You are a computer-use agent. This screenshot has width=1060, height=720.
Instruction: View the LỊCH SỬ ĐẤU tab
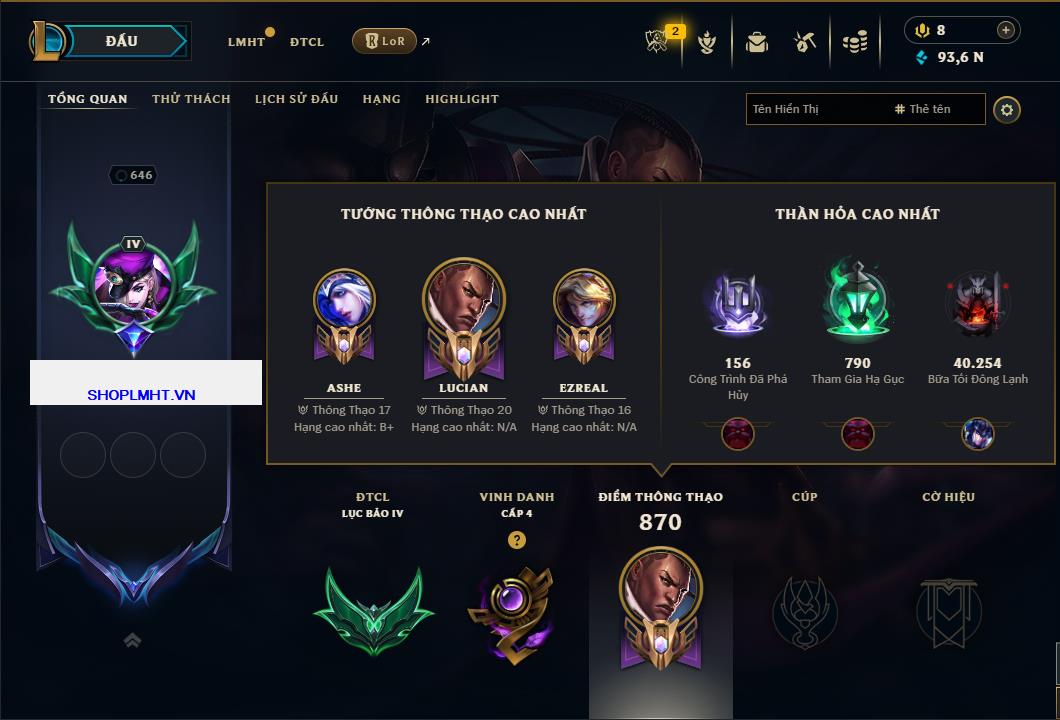point(296,99)
